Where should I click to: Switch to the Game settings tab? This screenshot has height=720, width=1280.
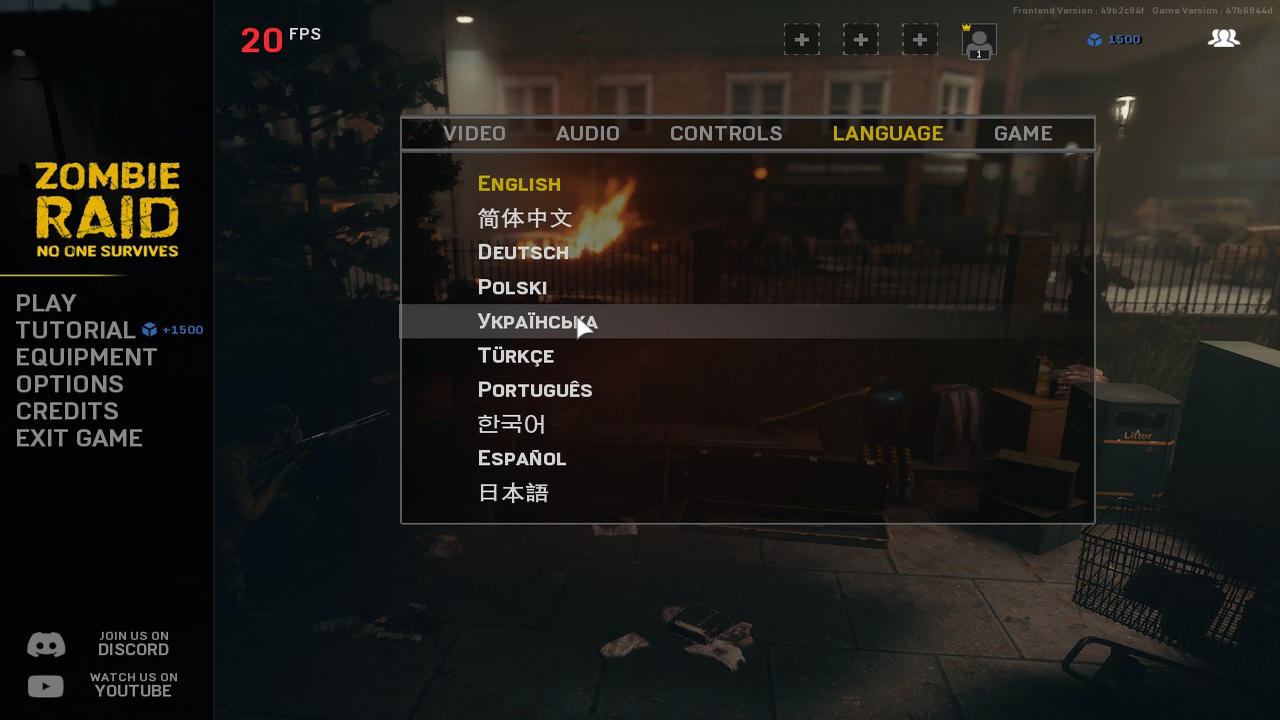click(x=1023, y=134)
